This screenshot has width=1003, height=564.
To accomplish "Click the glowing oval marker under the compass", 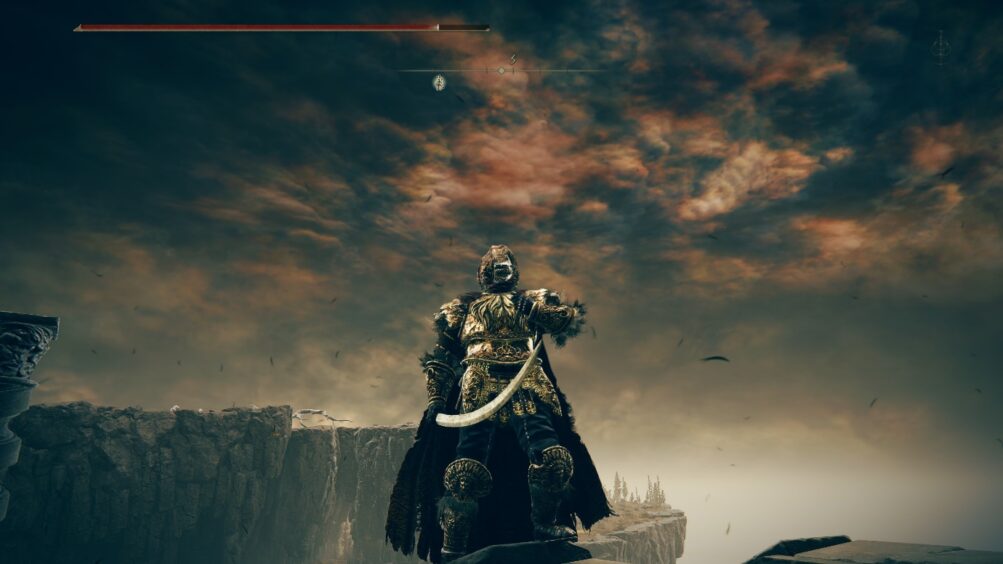I will tap(439, 82).
